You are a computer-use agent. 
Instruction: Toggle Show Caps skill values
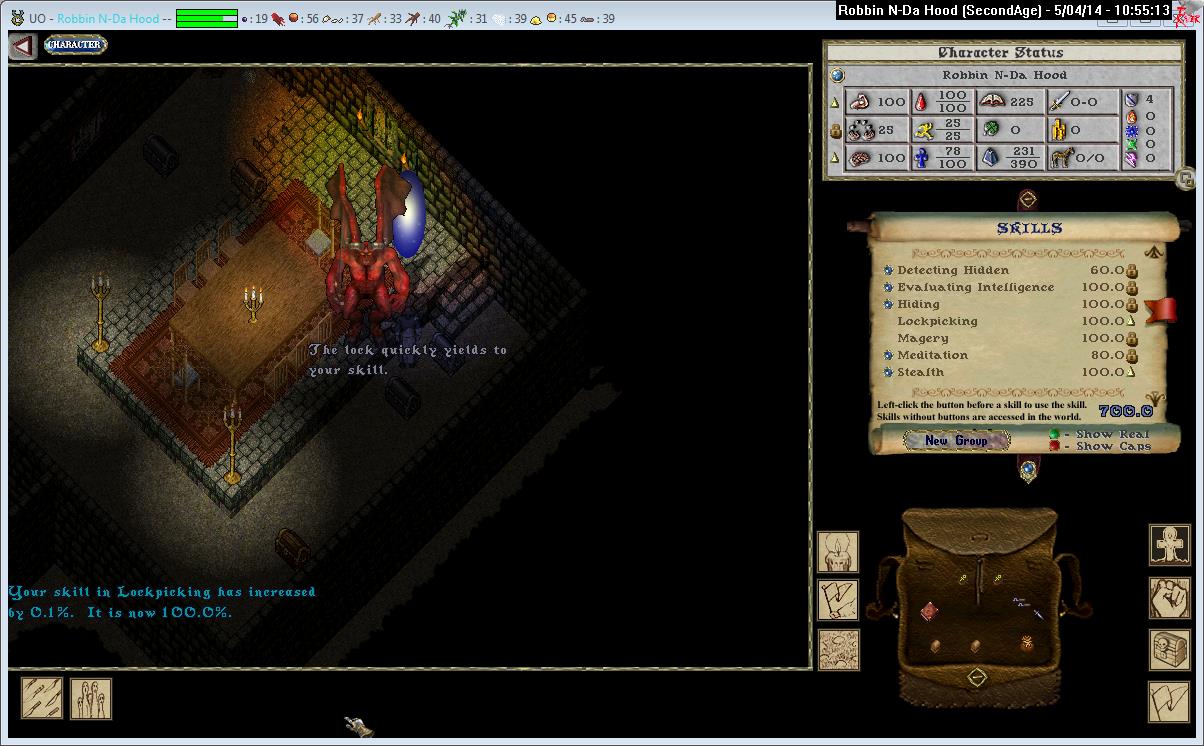pos(1053,447)
